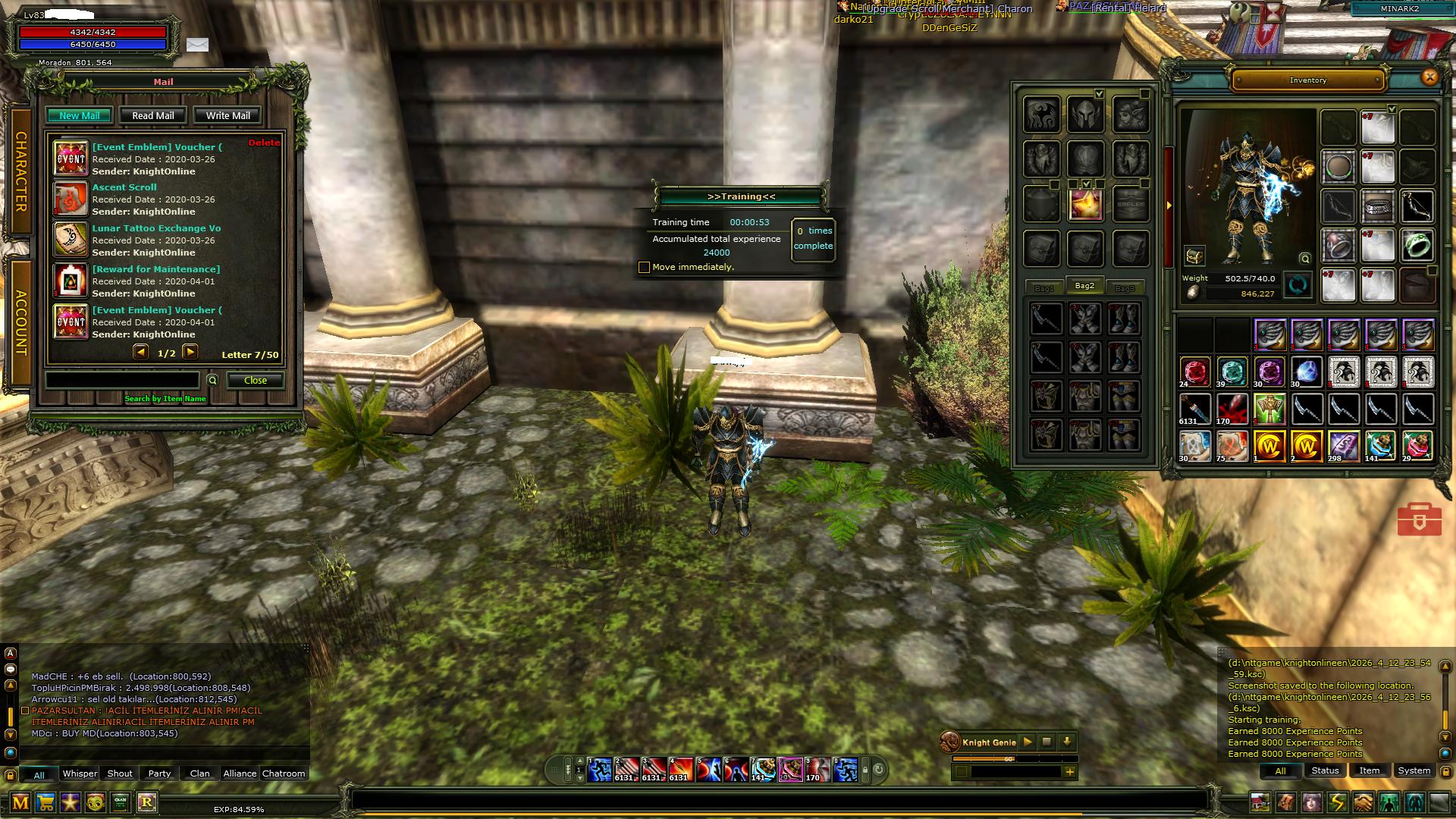Open the Reward for Maintenance mail
1456x819 pixels.
tap(155, 269)
